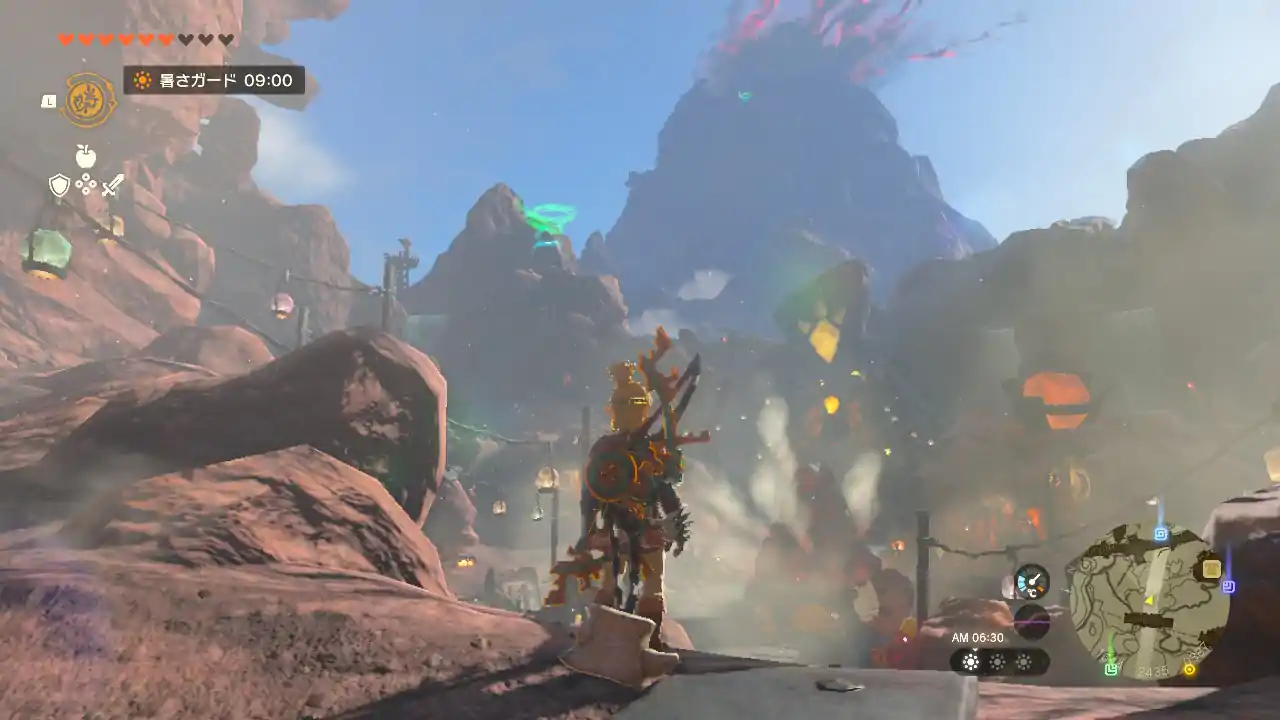Open the sunny weather forecast strip
Screen dimensions: 1280x720
(x=998, y=661)
